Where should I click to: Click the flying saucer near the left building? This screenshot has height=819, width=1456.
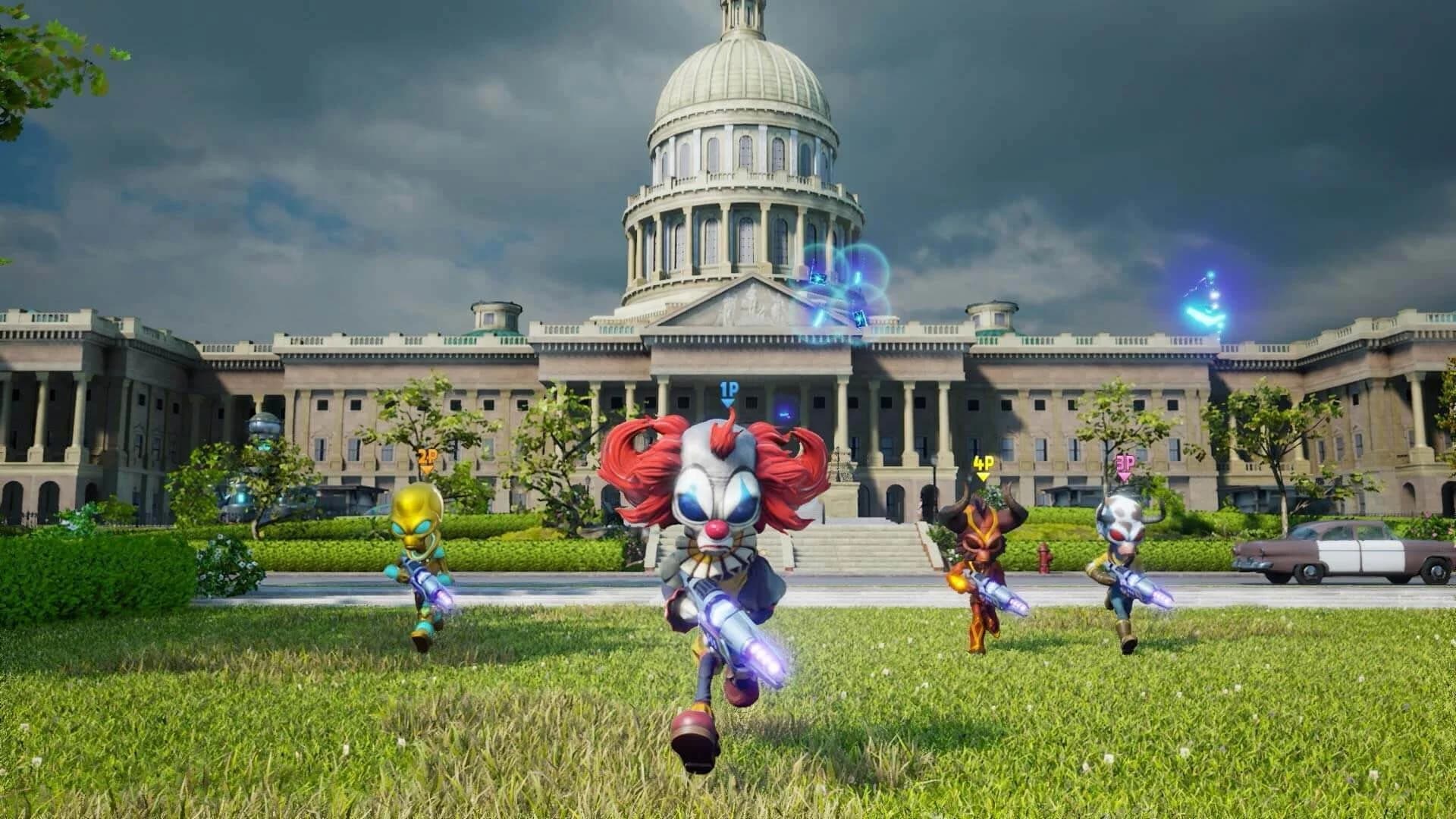click(265, 425)
